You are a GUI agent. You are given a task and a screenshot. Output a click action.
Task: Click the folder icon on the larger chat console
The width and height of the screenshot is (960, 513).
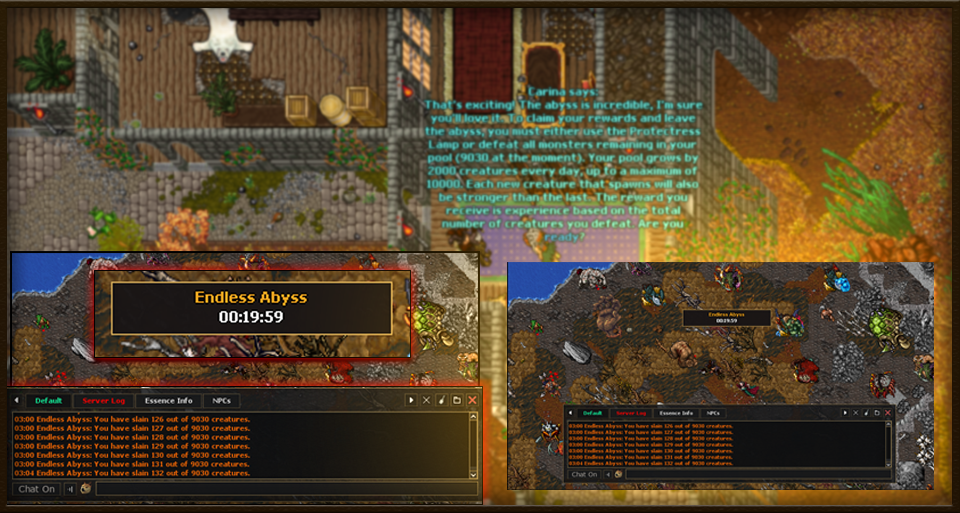[456, 400]
